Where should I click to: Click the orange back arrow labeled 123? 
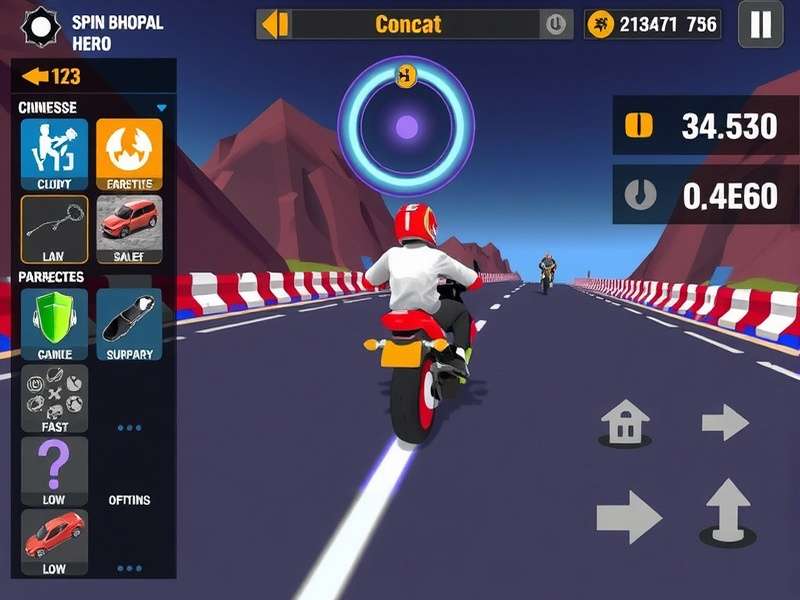(52, 77)
